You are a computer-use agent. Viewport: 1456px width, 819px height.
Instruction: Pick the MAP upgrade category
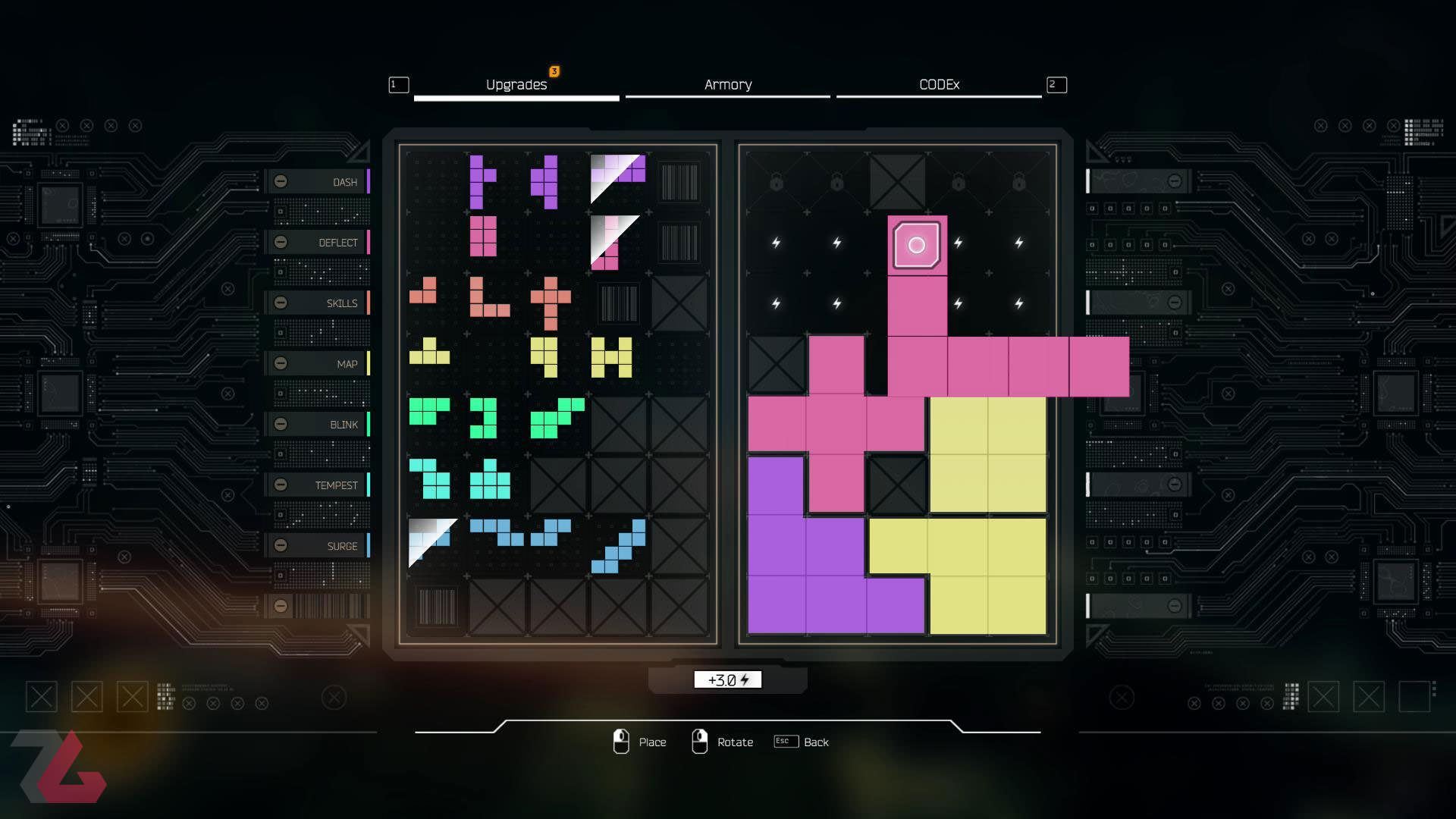[318, 364]
